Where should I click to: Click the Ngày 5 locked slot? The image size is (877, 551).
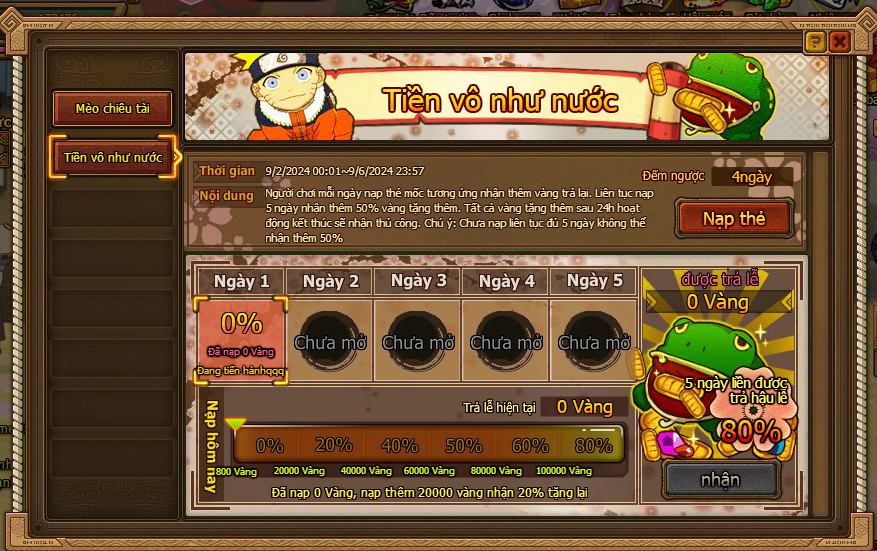594,341
